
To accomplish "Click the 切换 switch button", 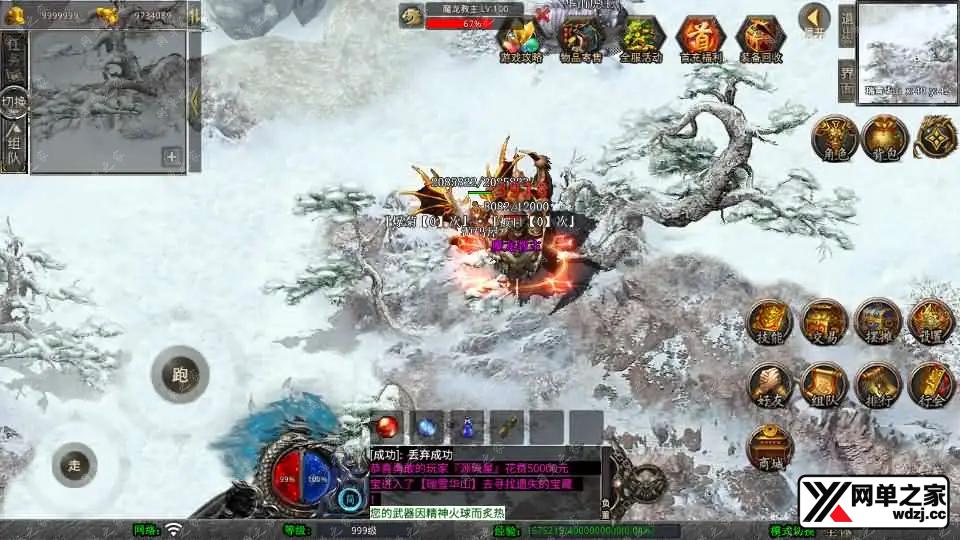I will coord(14,101).
